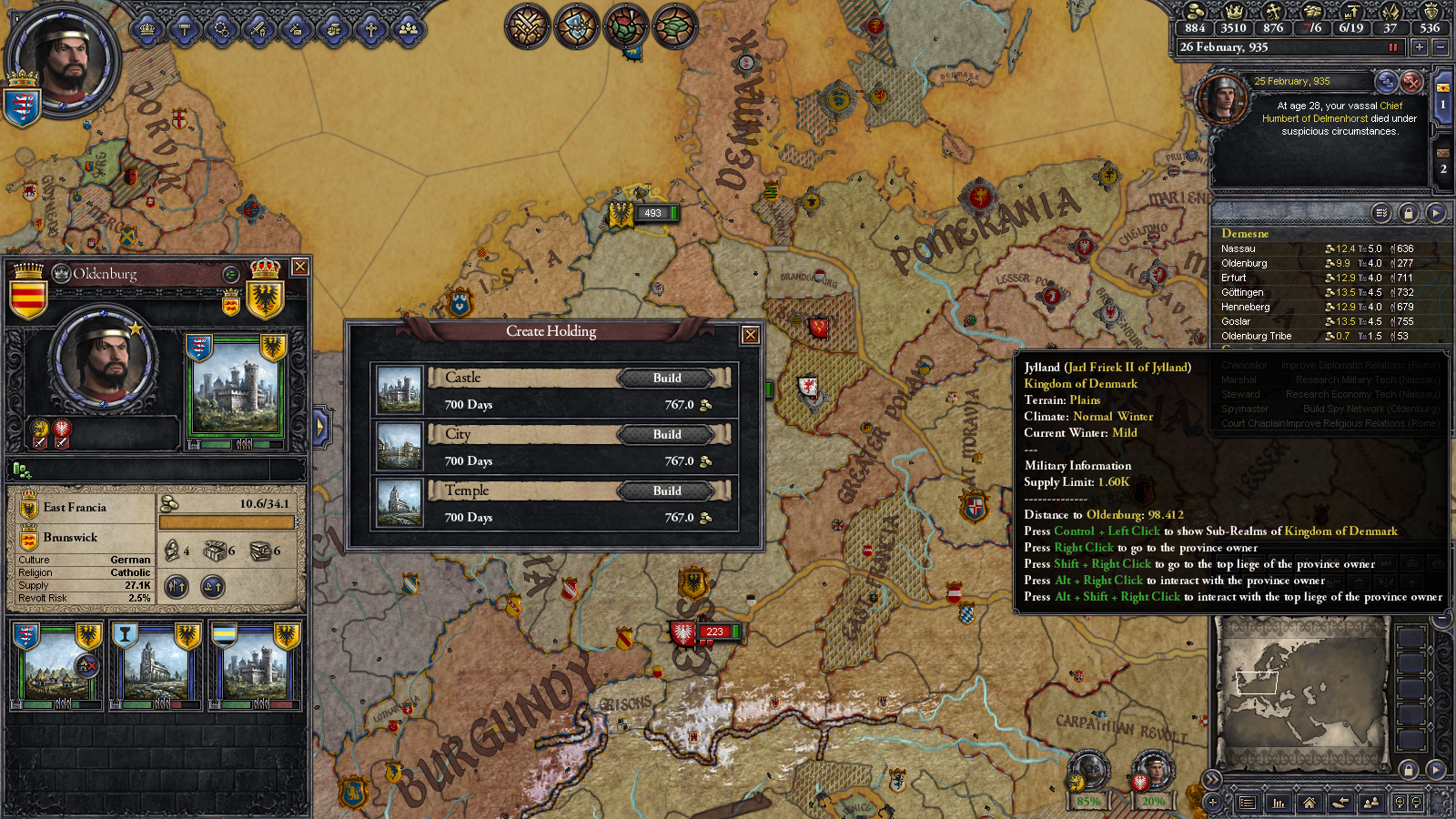Increase game speed with the plus button
This screenshot has height=819, width=1456.
(1419, 47)
